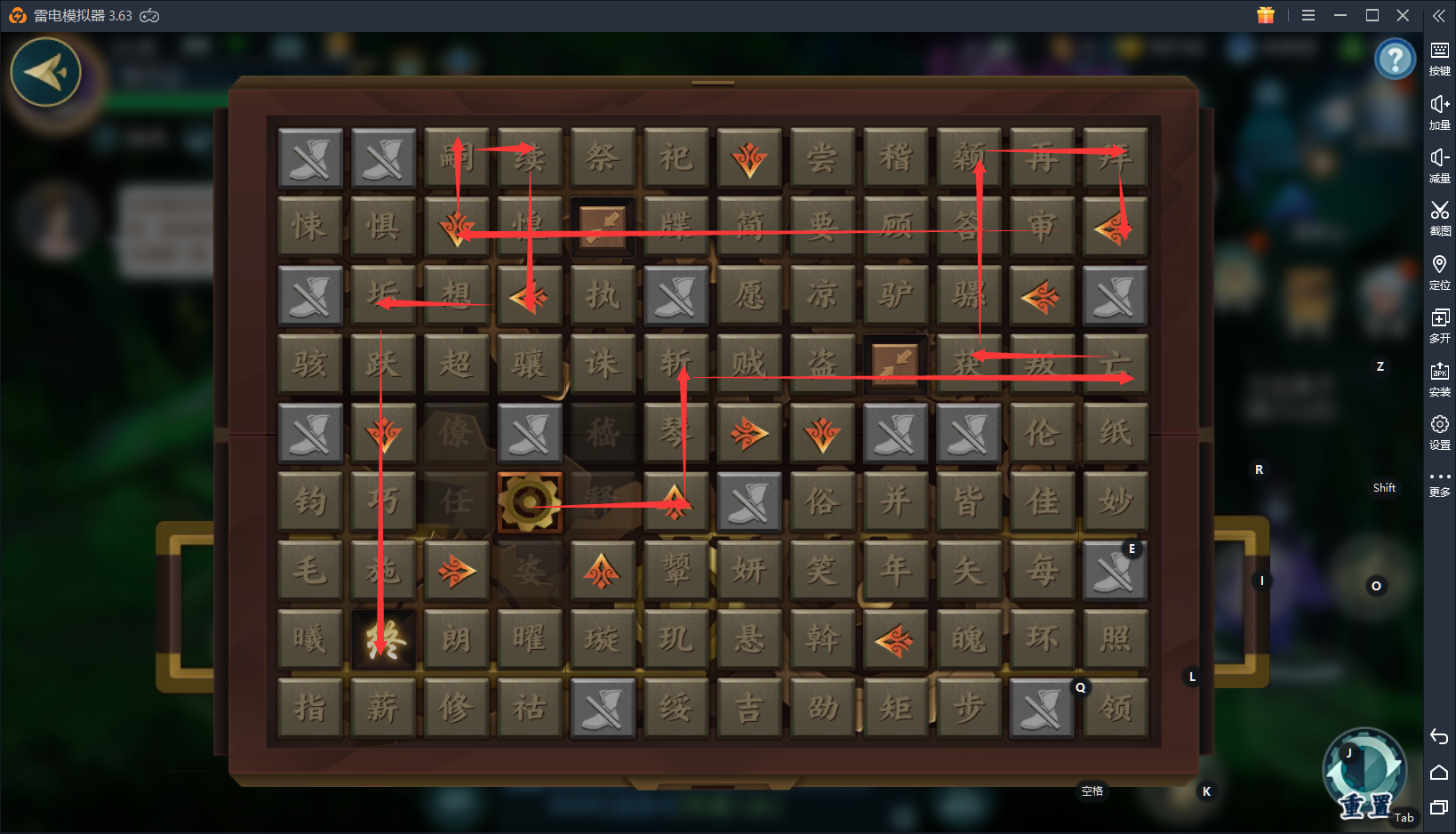The image size is (1456, 834).
Task: Select the golden gear tile
Action: click(x=530, y=502)
